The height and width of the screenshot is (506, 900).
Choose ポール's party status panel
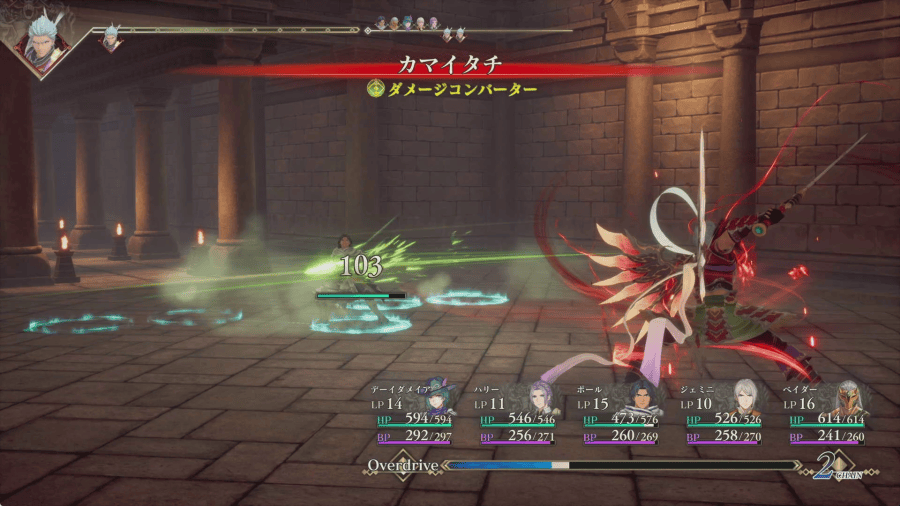[620, 413]
